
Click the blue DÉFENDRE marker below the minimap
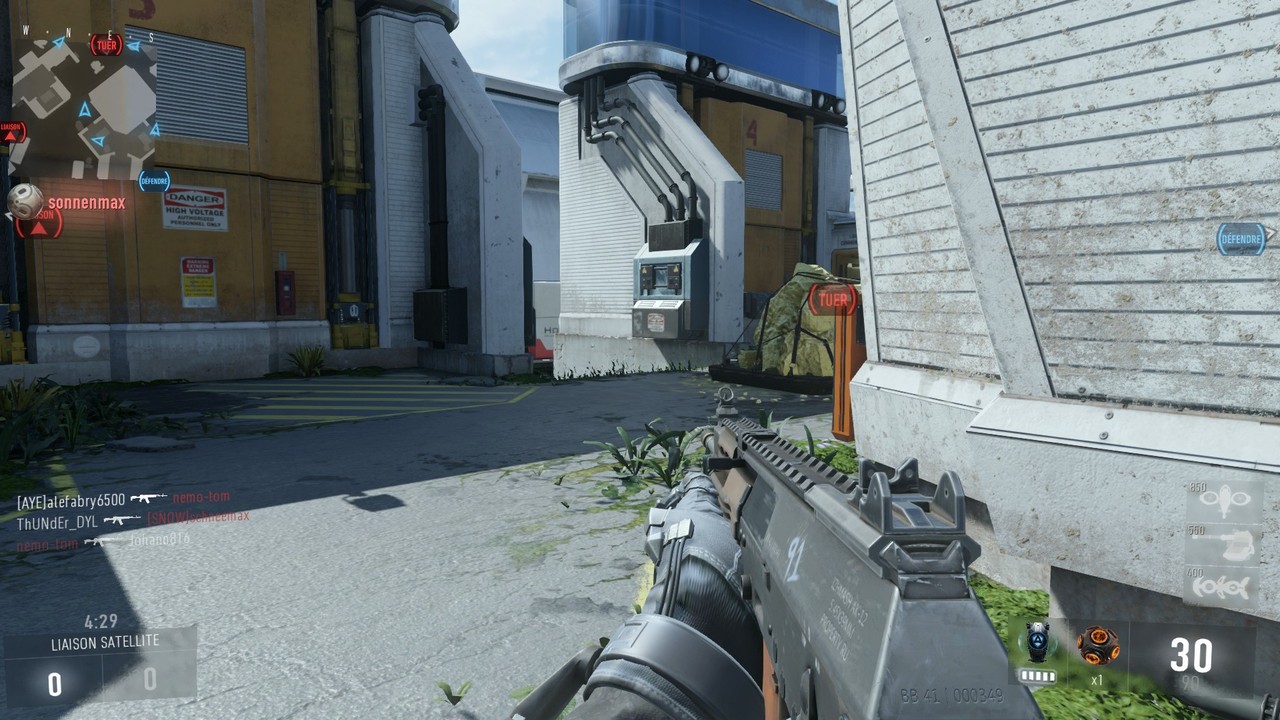[154, 181]
